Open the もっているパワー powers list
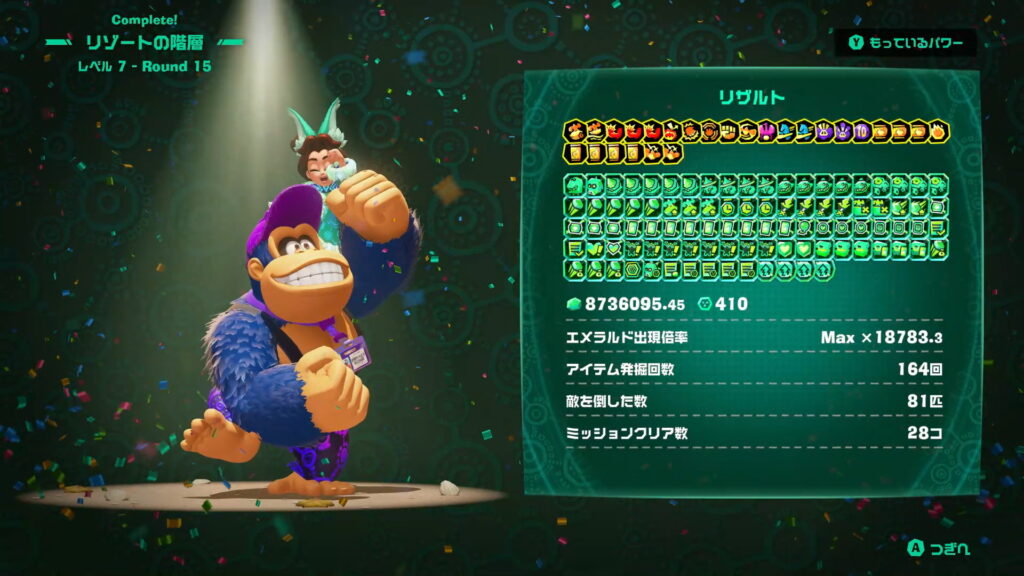 point(906,43)
